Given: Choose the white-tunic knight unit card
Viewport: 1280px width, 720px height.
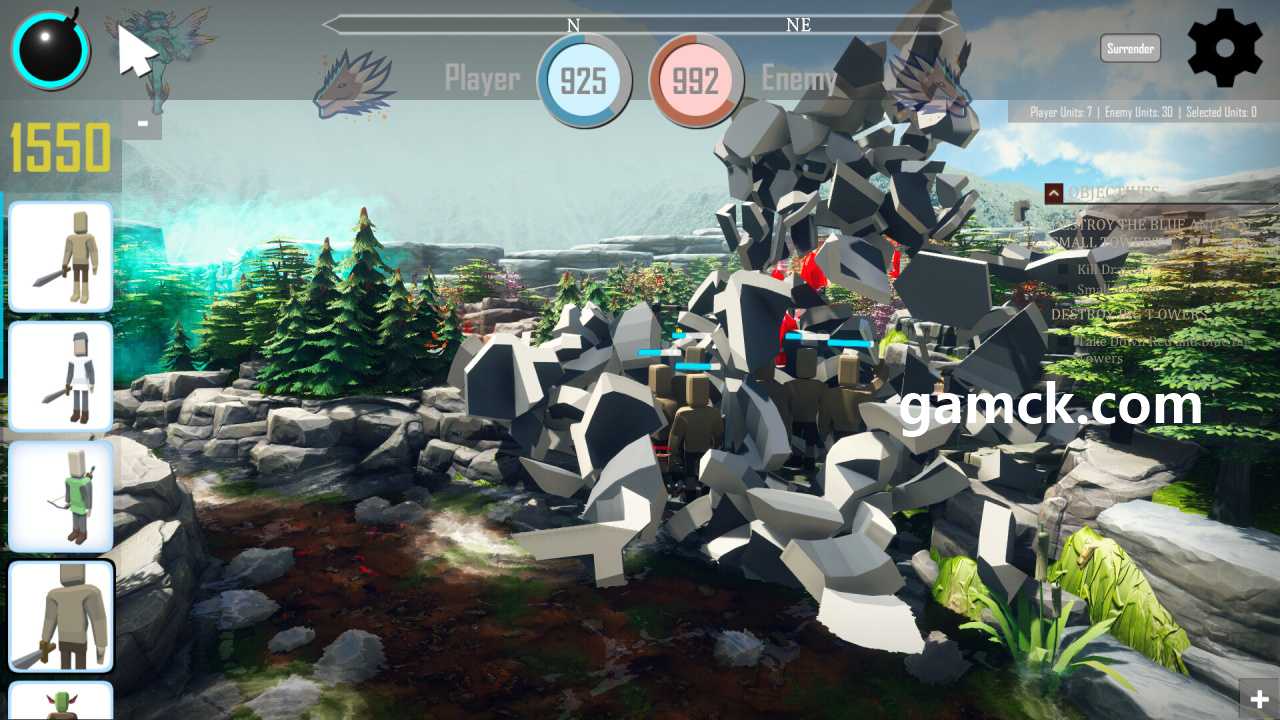Looking at the screenshot, I should coord(60,376).
